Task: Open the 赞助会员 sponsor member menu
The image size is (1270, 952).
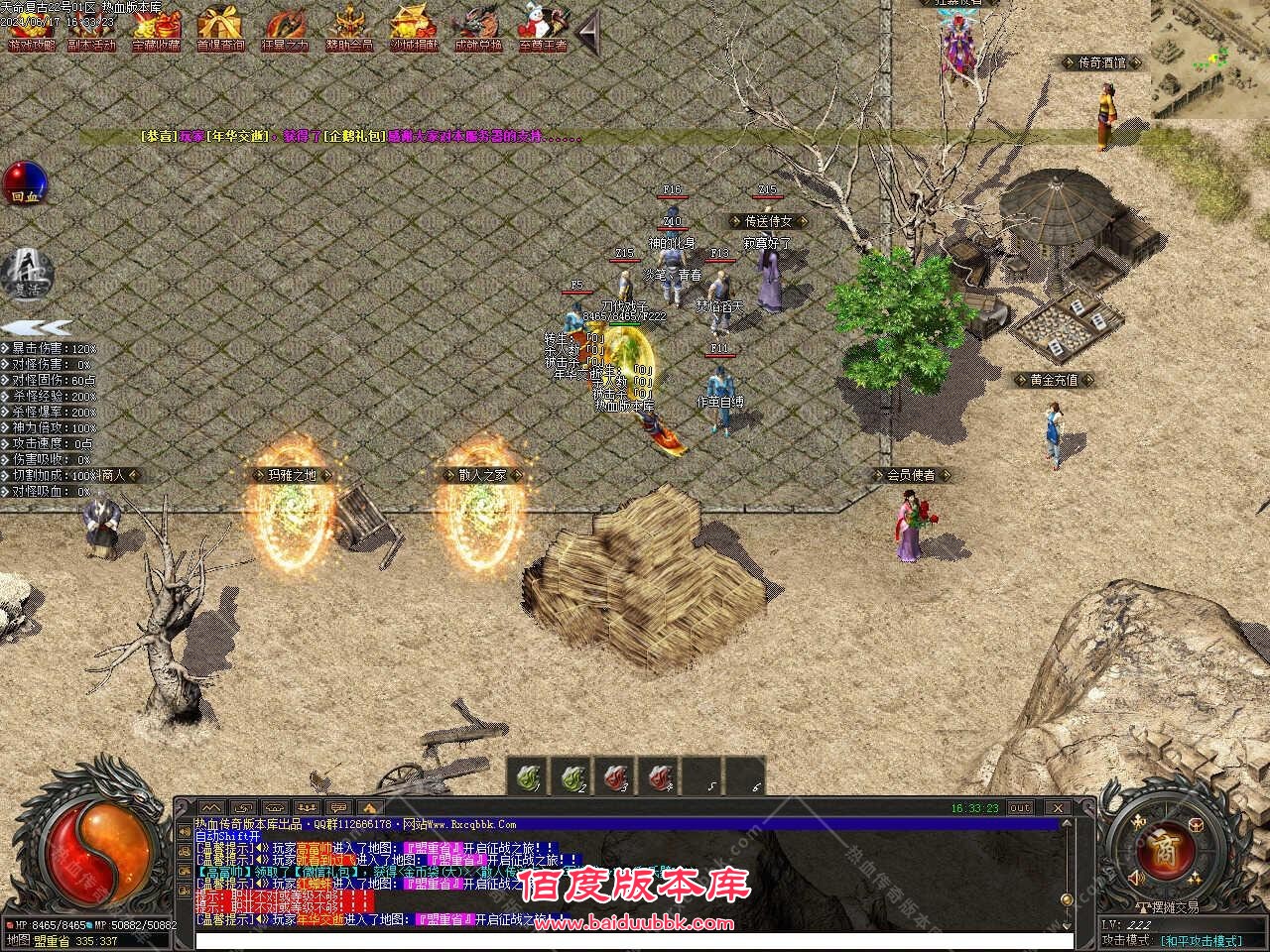Action: coord(349,30)
